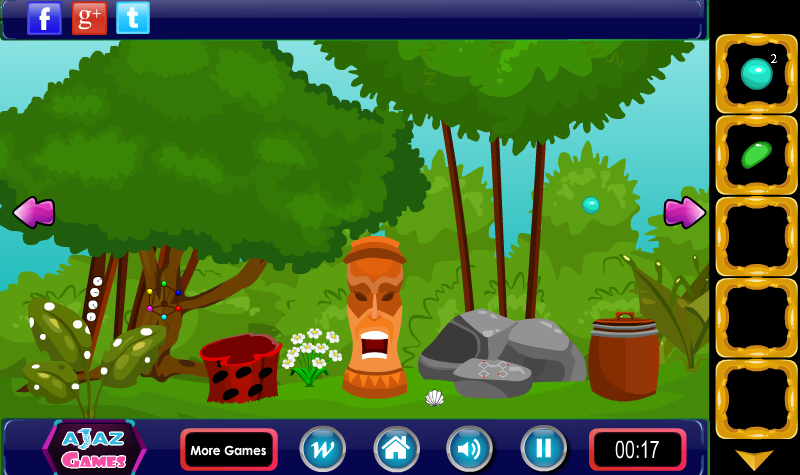Viewport: 800px width, 475px height.
Task: Navigate right using the pink arrow
Action: (684, 212)
